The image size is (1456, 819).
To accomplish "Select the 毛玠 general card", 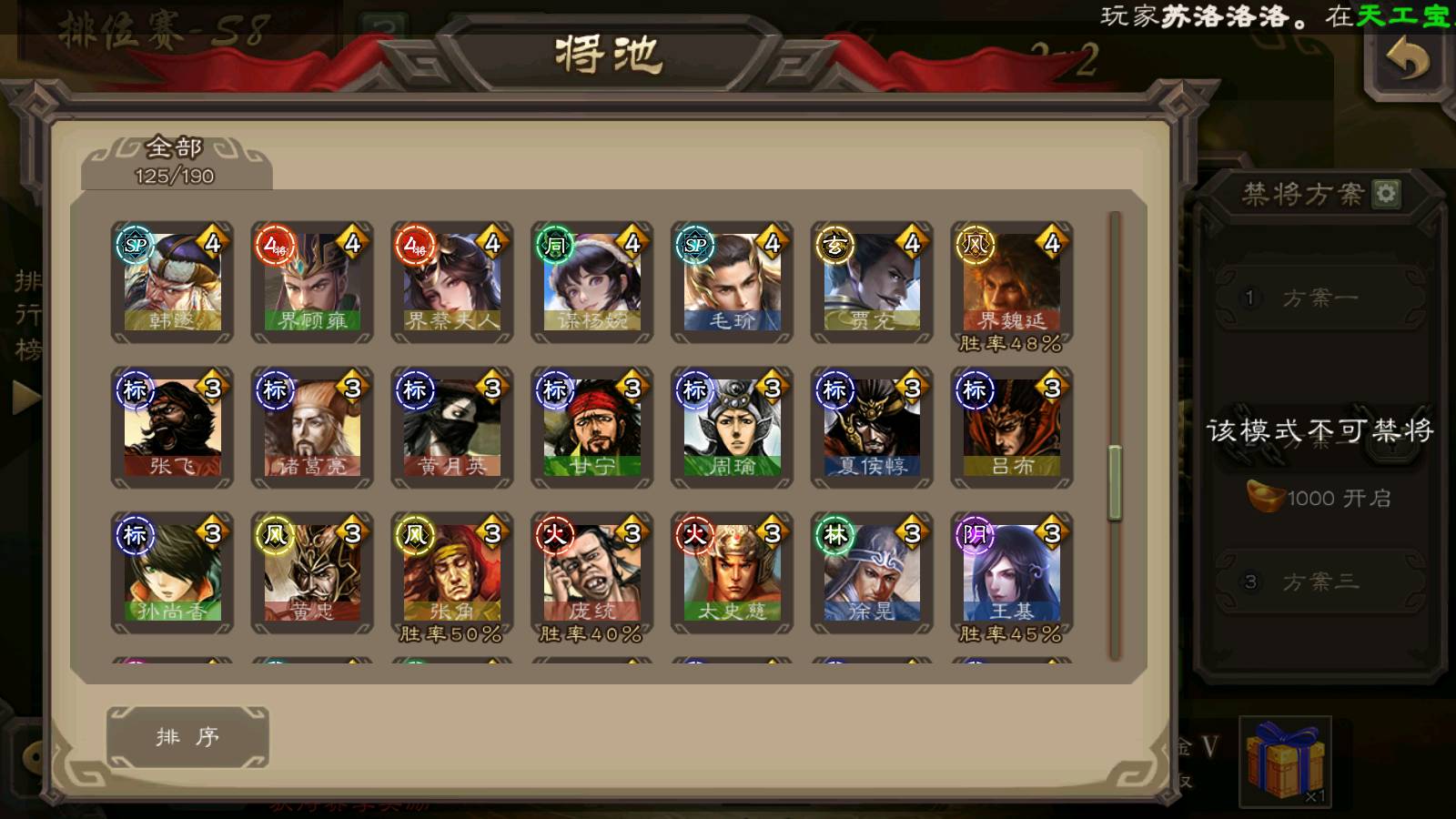I will click(732, 282).
